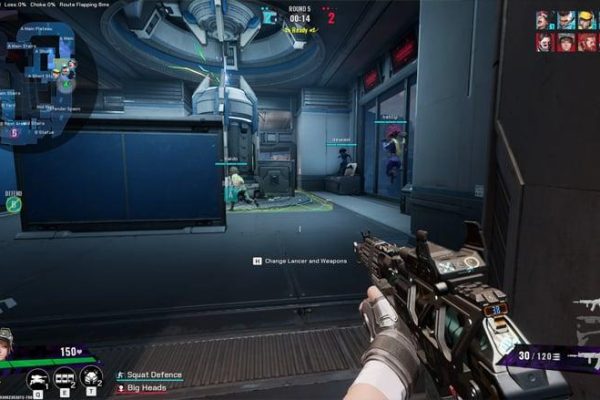600x400 pixels.
Task: Select the Q ability icon
Action: click(38, 377)
